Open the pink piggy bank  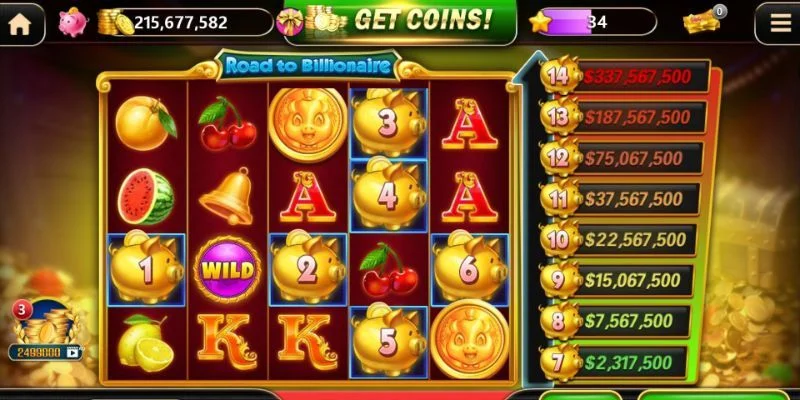click(x=72, y=22)
